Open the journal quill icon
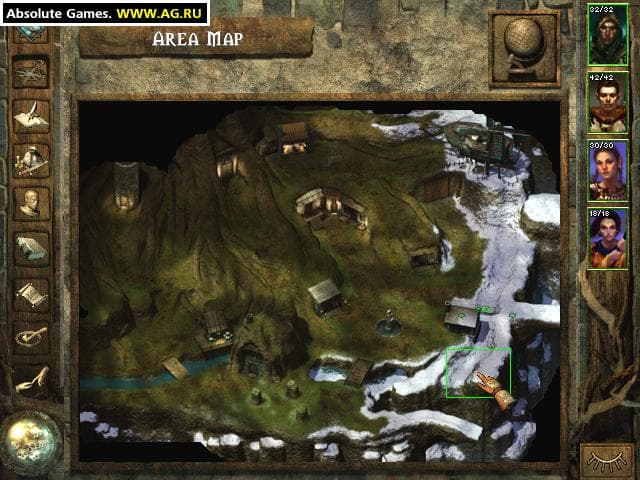640x480 pixels. tap(30, 115)
